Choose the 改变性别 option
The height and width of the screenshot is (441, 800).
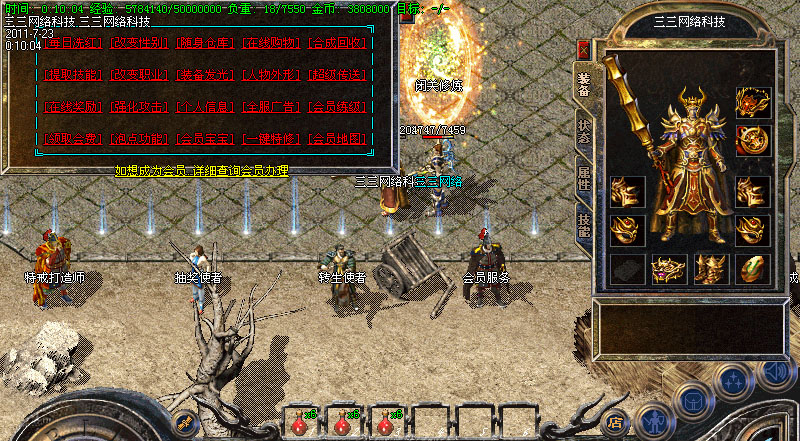point(138,43)
